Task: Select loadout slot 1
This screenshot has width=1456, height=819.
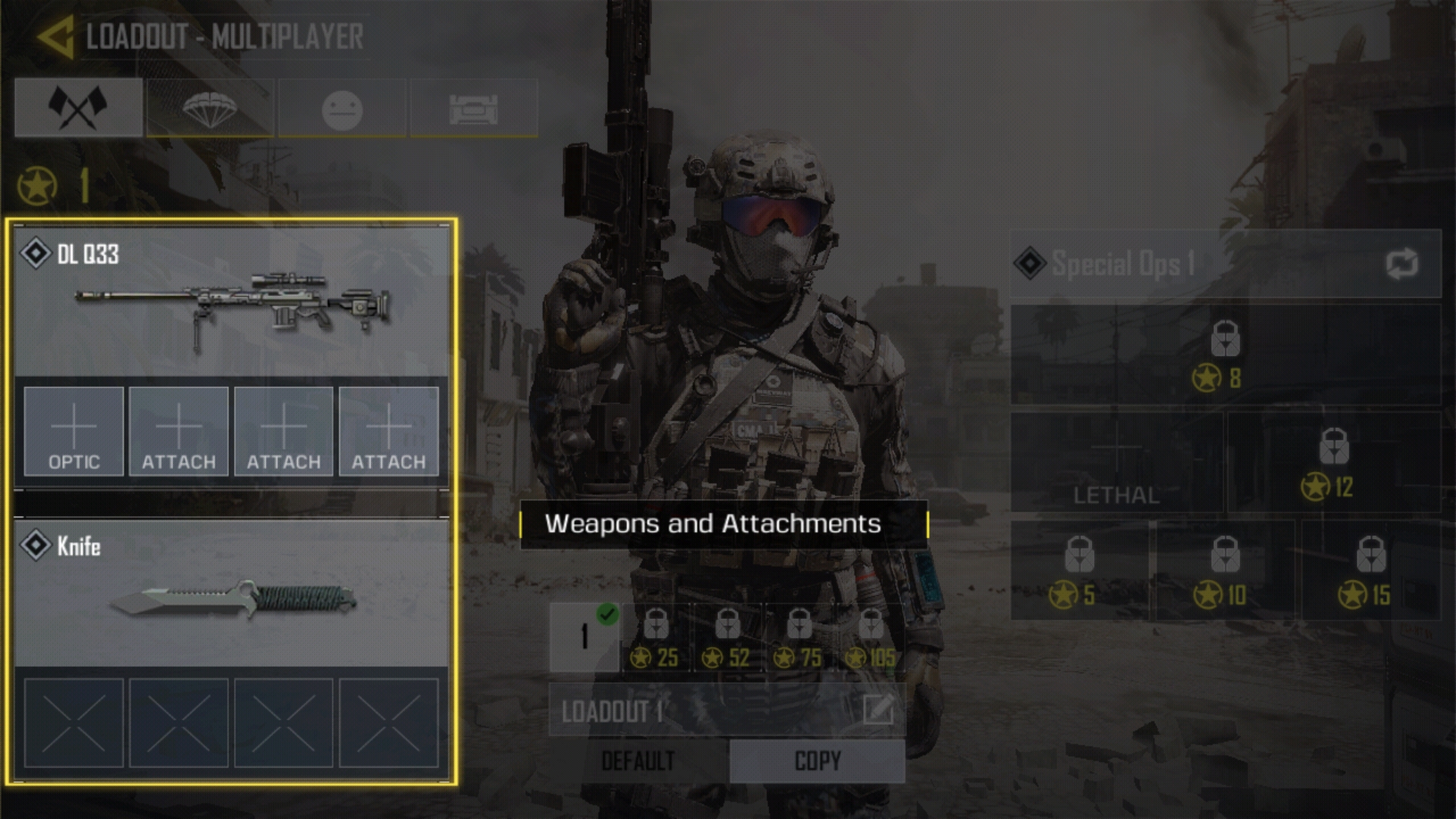Action: tap(584, 637)
